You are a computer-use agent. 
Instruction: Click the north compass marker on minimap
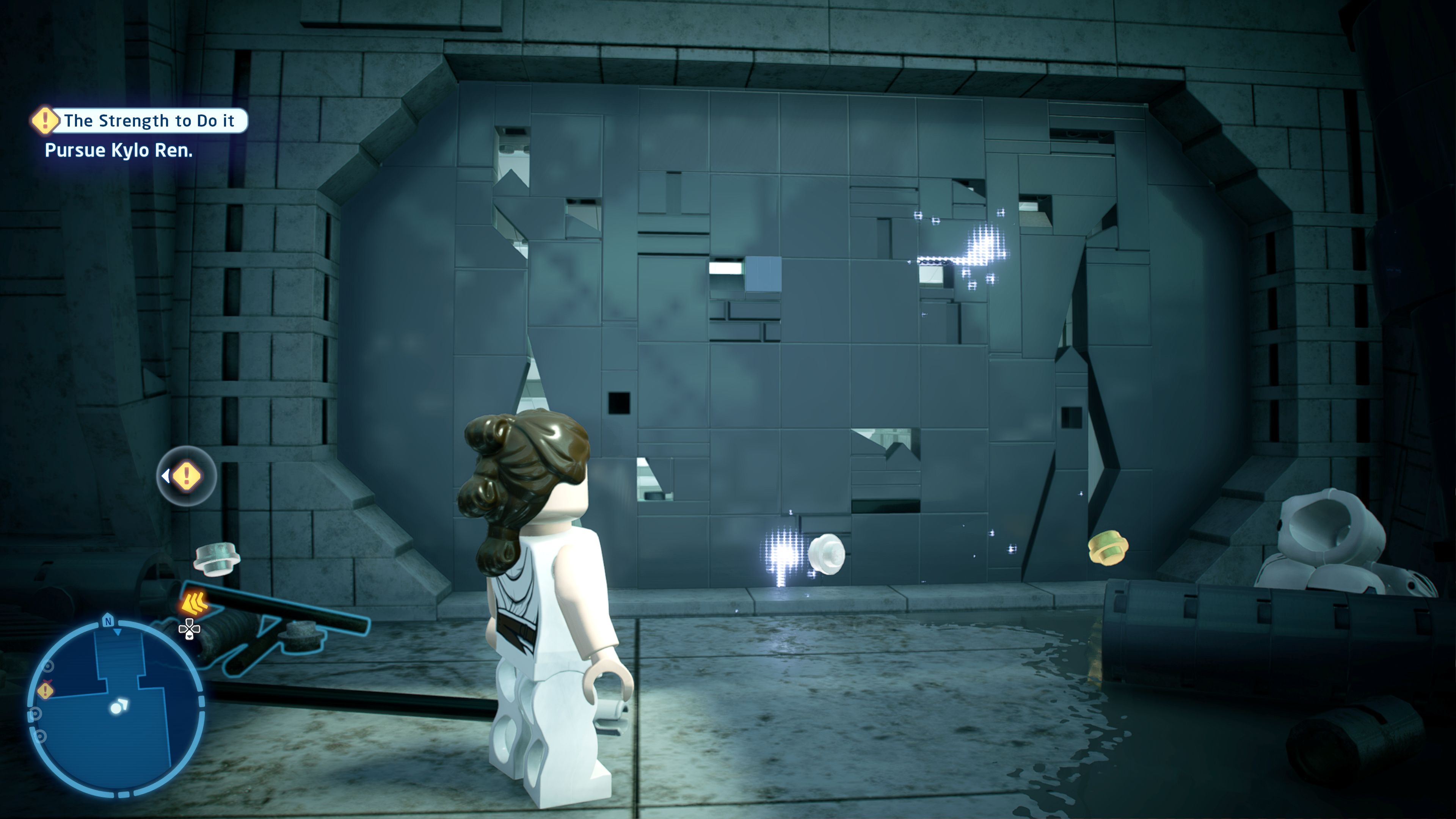108,621
